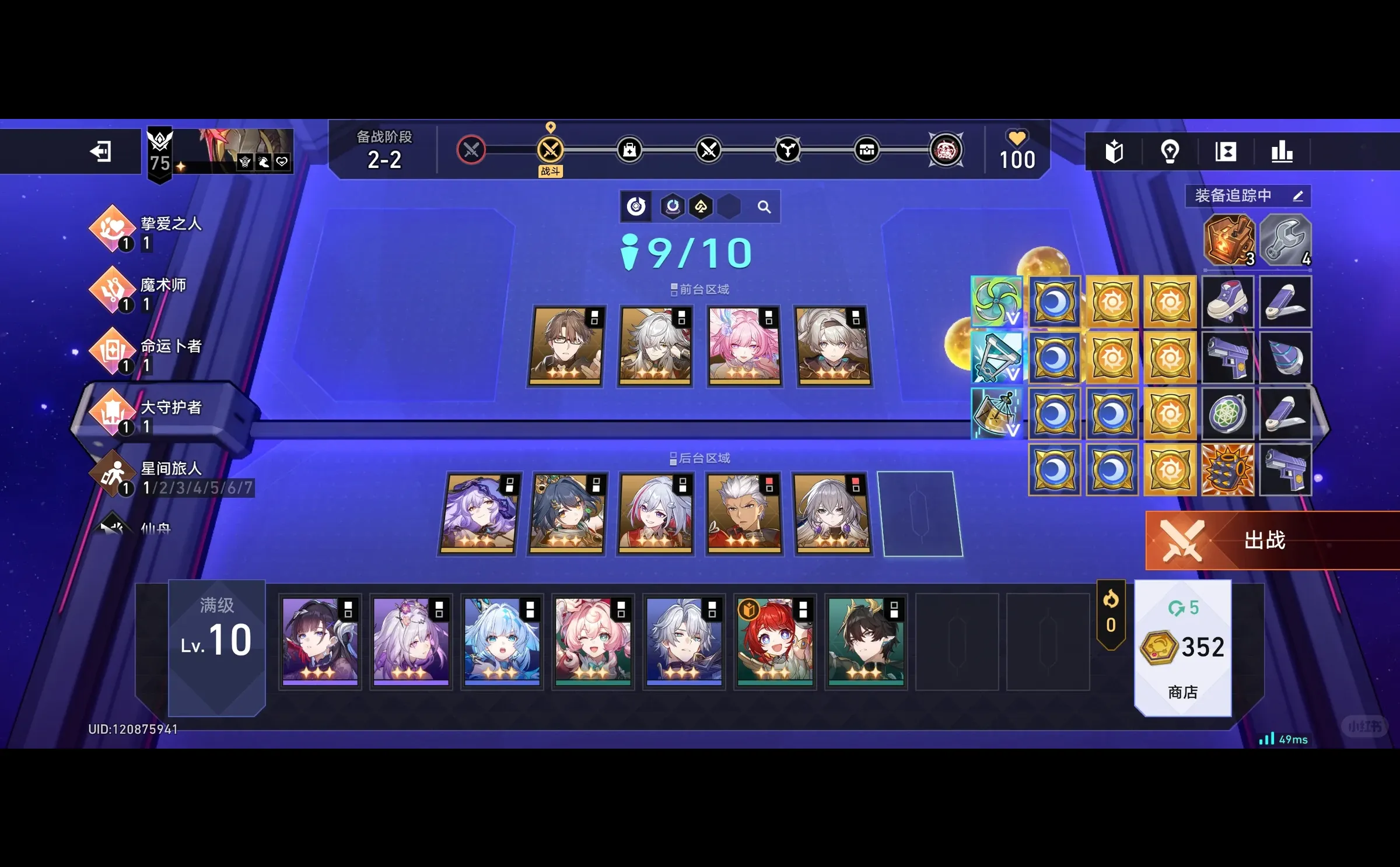Open the hourglass card history panel

(1226, 151)
